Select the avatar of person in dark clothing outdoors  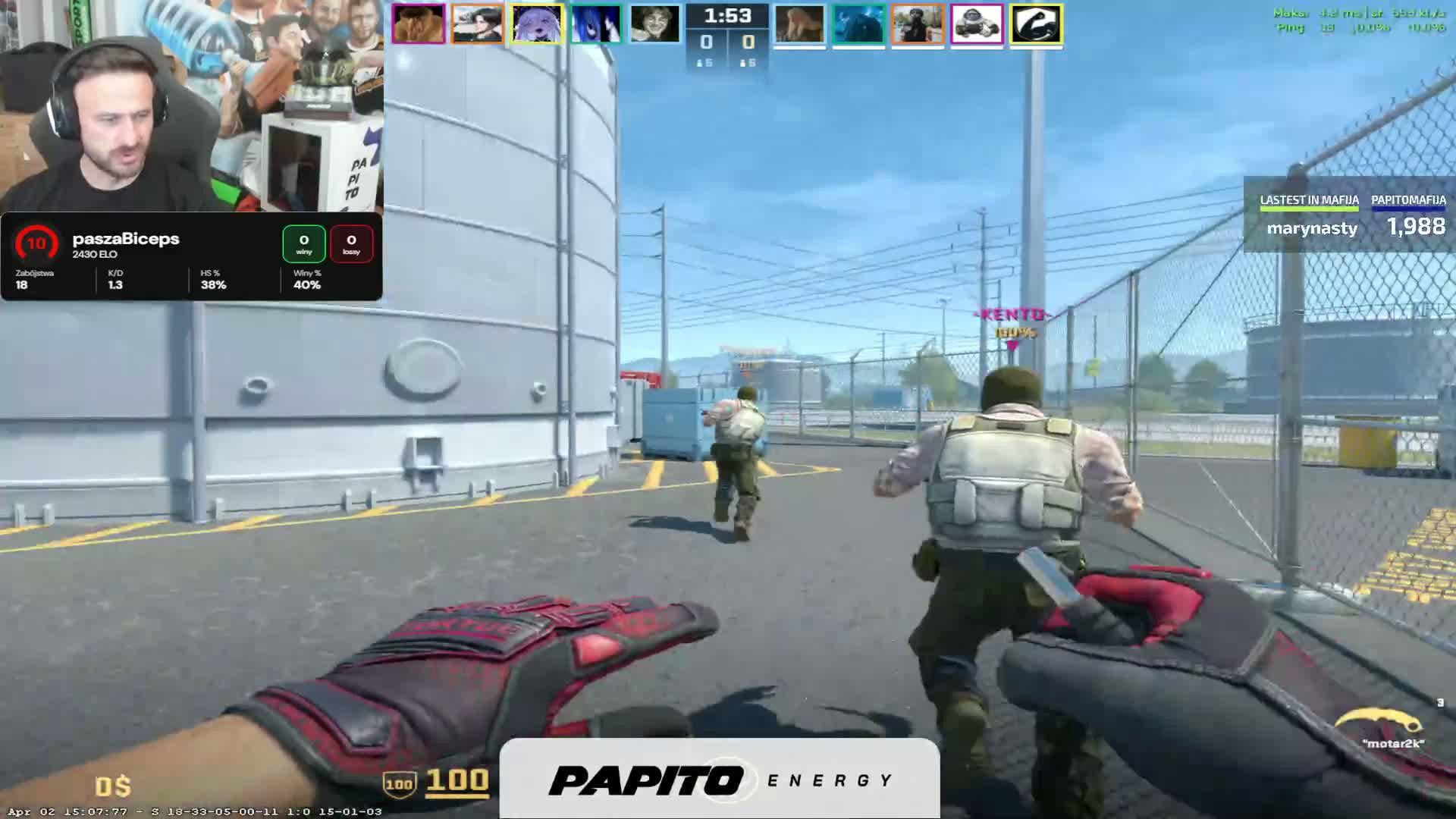(x=918, y=24)
